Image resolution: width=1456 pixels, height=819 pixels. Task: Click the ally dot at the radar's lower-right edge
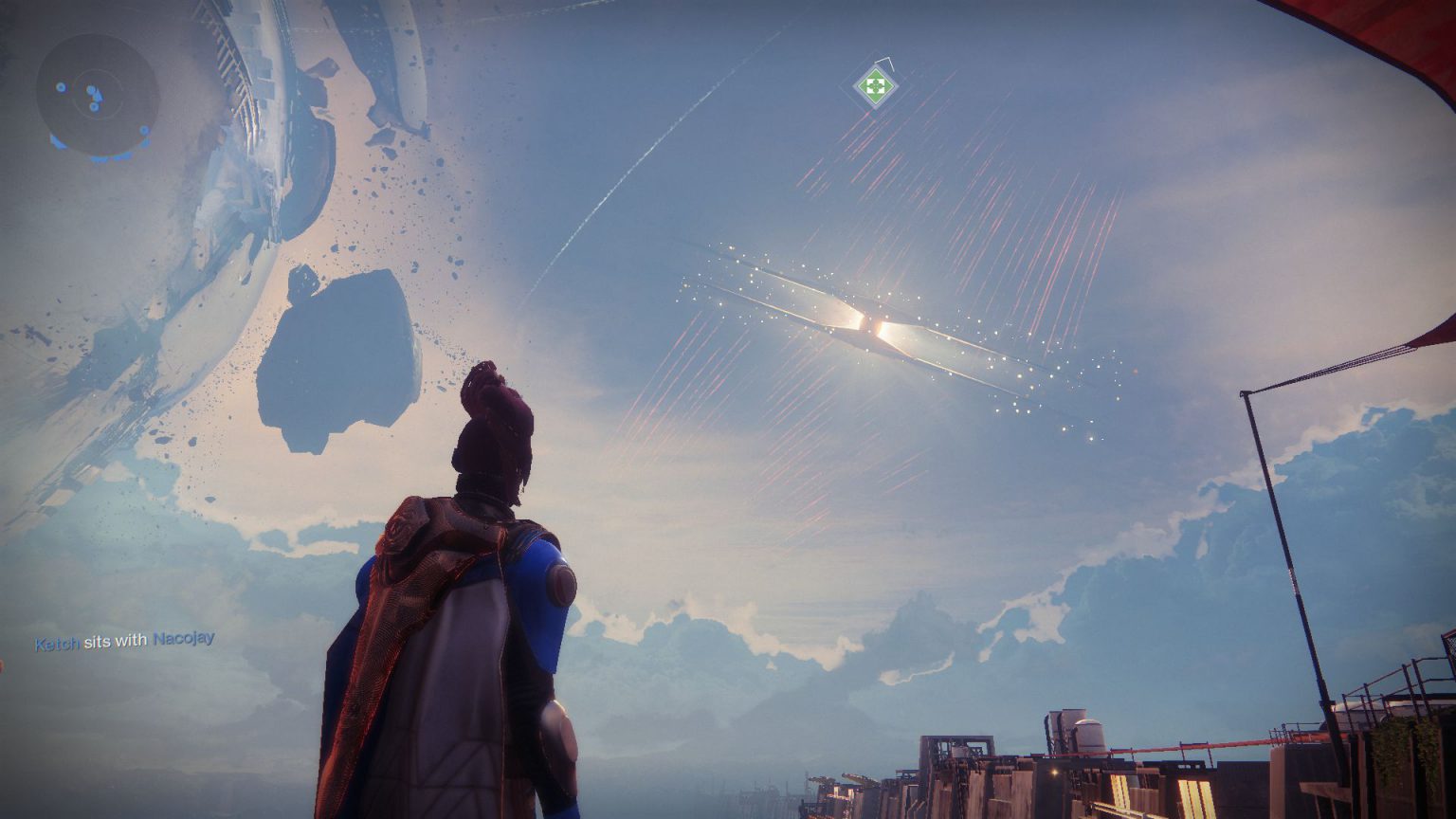[145, 131]
